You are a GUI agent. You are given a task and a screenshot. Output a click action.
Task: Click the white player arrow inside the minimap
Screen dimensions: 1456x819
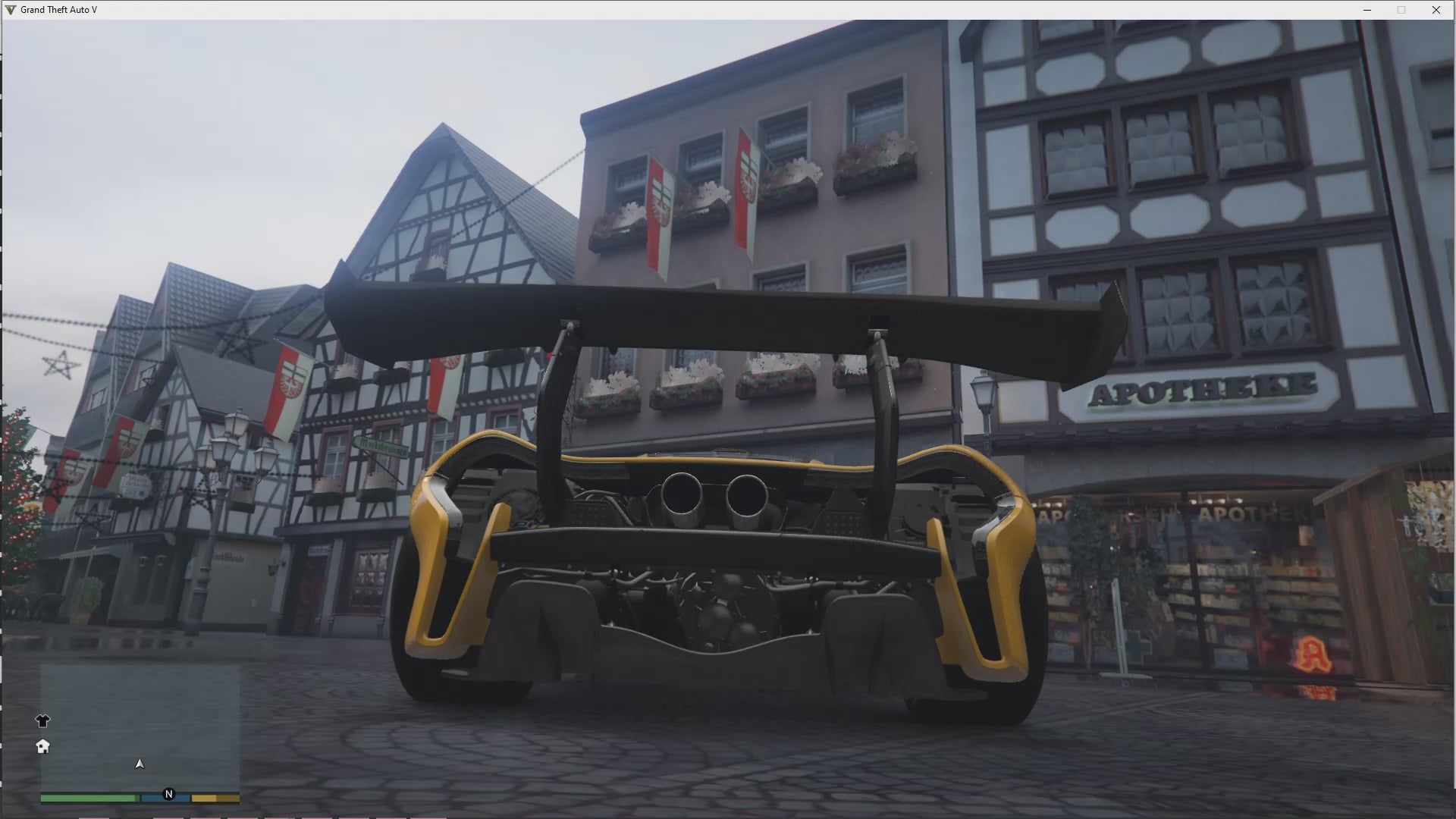(x=139, y=764)
